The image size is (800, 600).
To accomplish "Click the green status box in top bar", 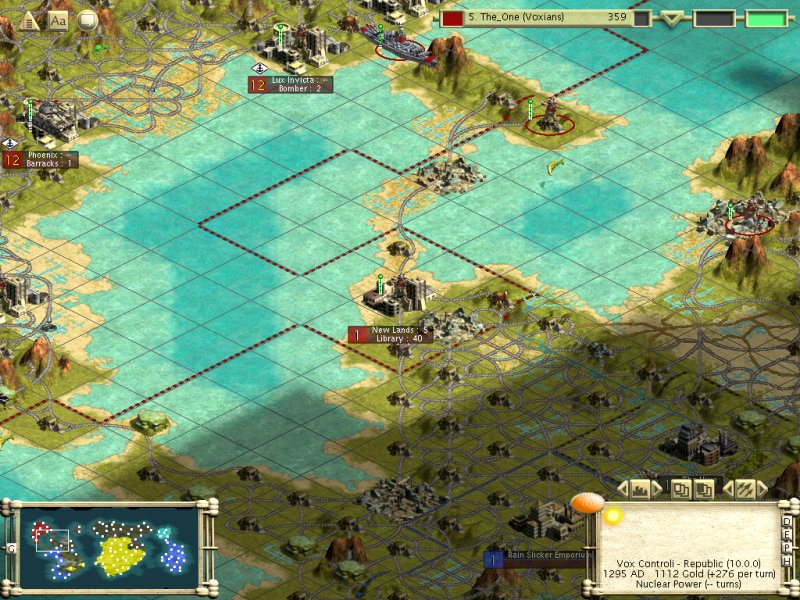I will click(x=765, y=18).
